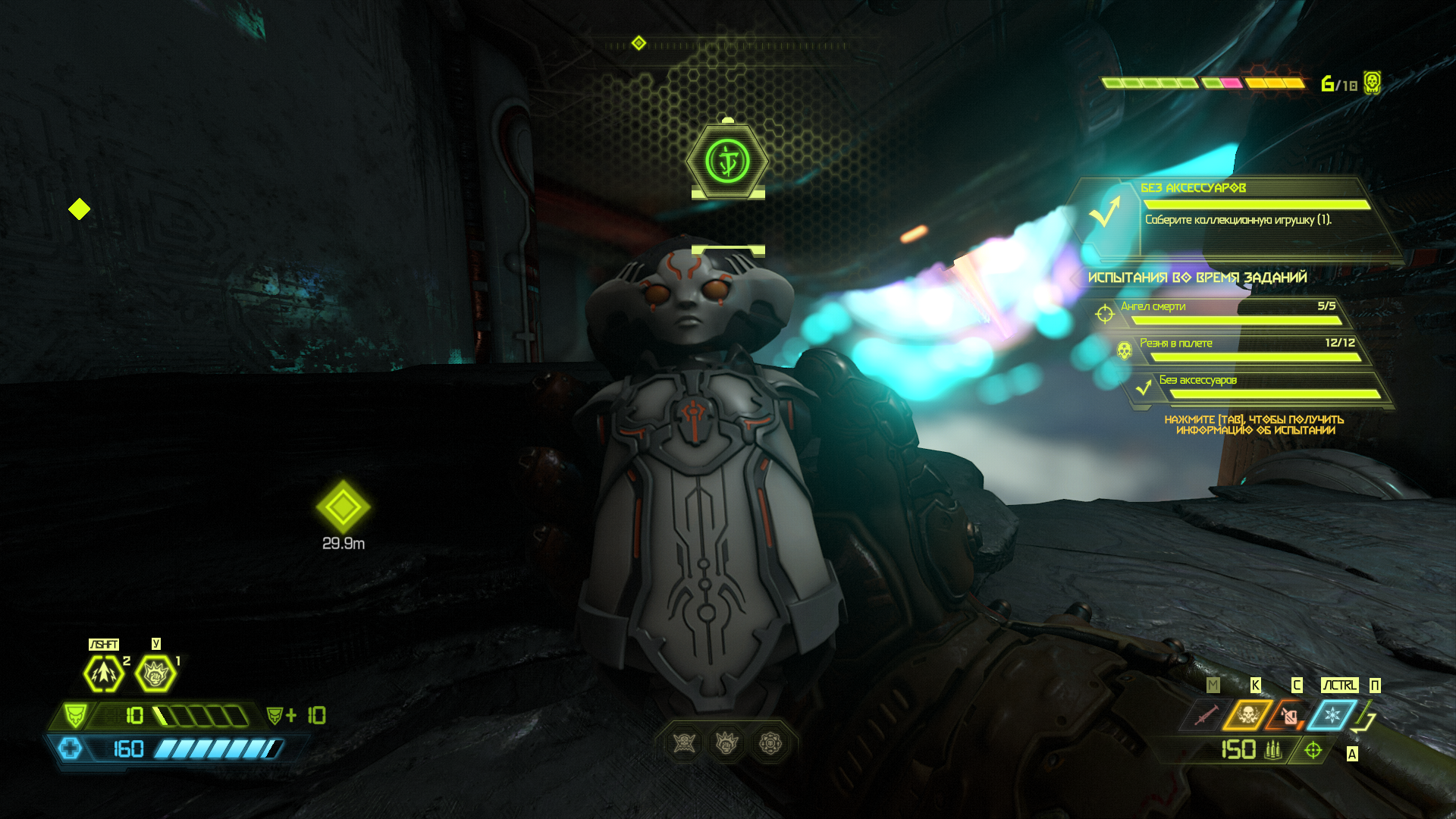Screen dimensions: 1456x819
Task: Throw the Ice Bomb snowflake icon
Action: 1332,714
